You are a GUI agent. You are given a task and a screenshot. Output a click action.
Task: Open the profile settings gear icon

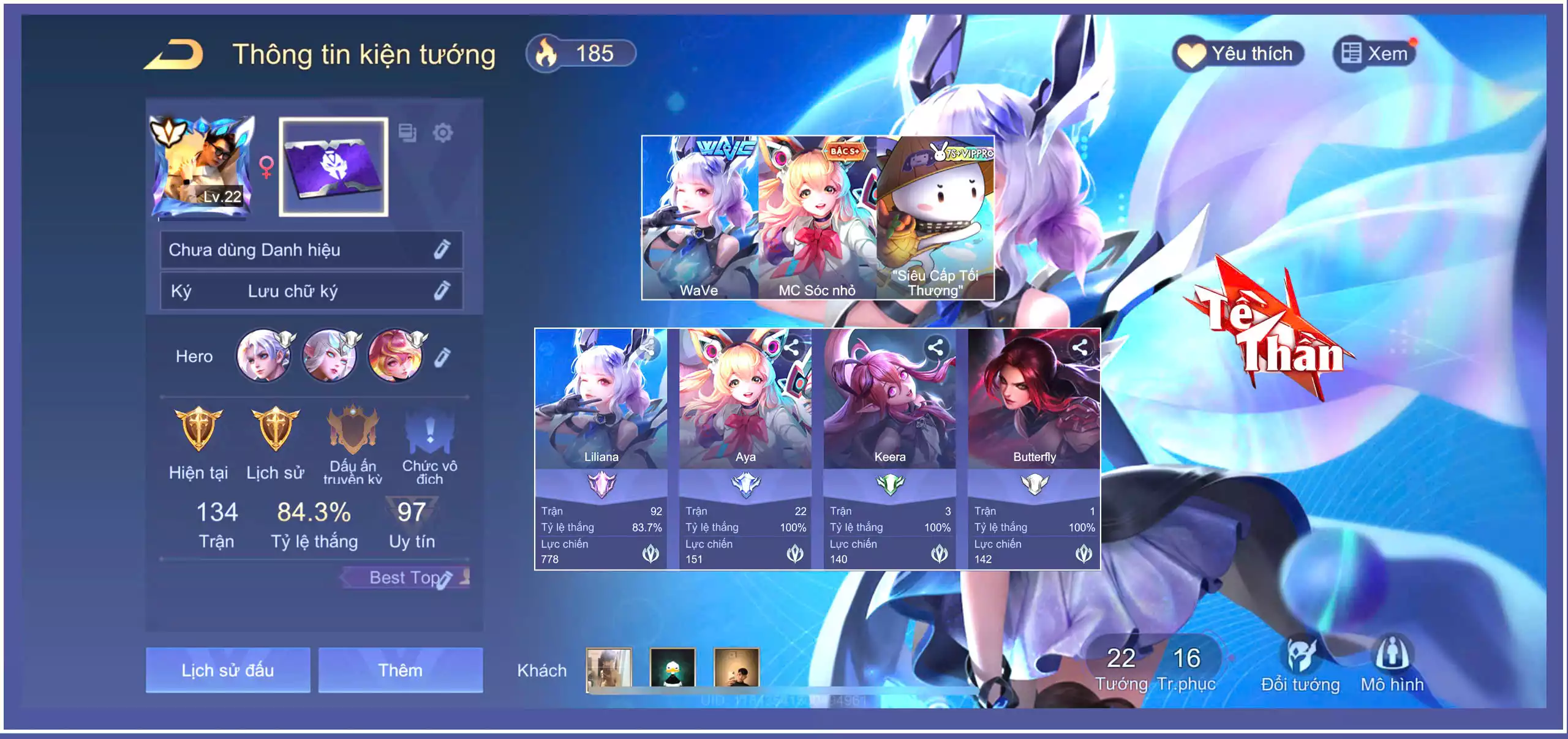tap(442, 132)
